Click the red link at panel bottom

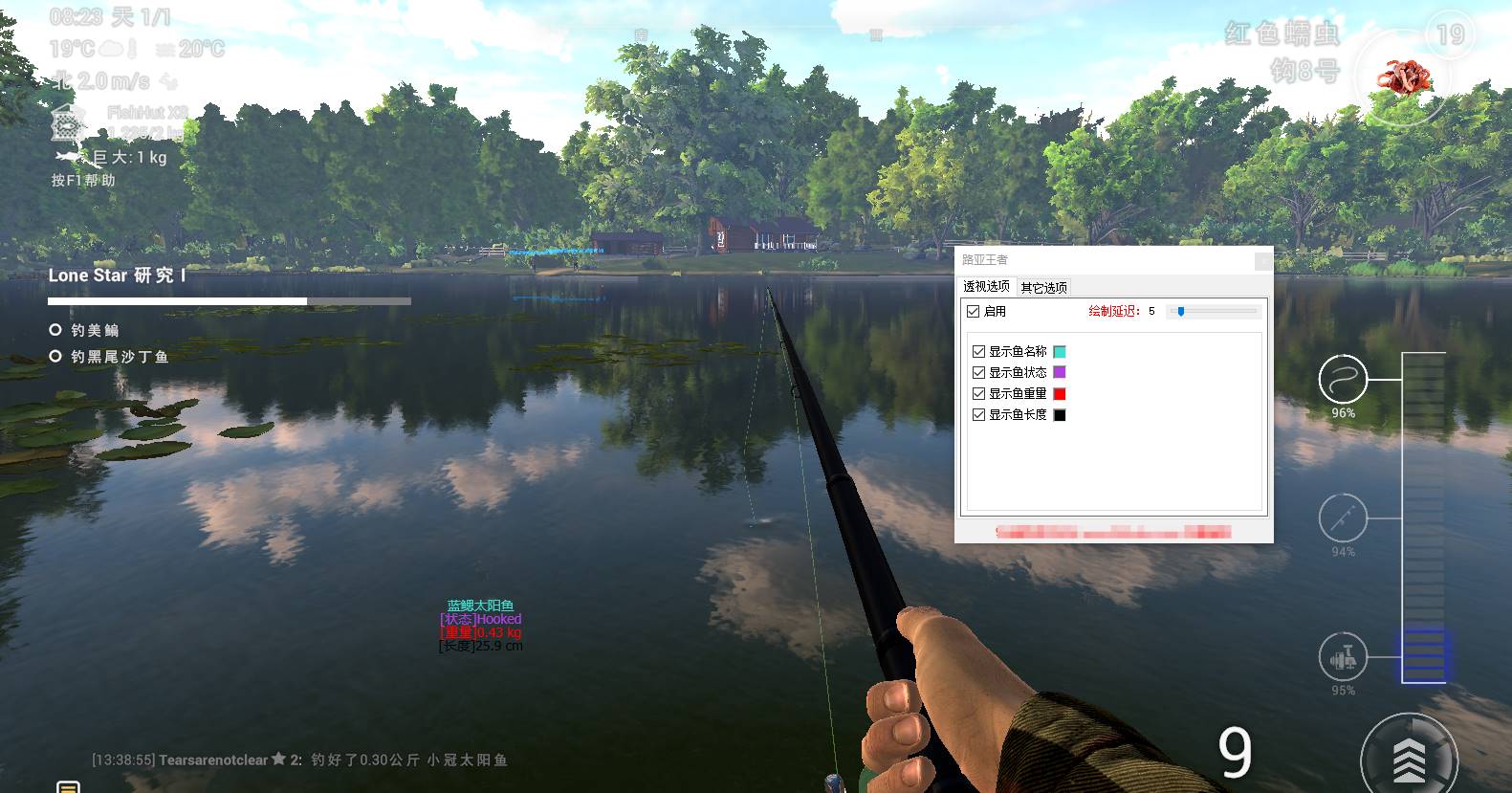coord(1114,532)
